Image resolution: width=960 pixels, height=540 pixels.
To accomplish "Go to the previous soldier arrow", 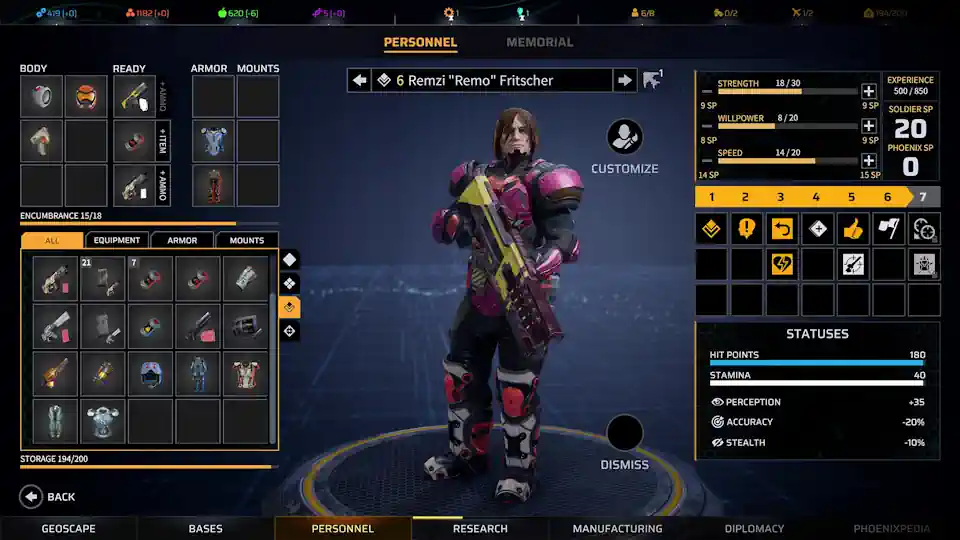I will tap(360, 80).
